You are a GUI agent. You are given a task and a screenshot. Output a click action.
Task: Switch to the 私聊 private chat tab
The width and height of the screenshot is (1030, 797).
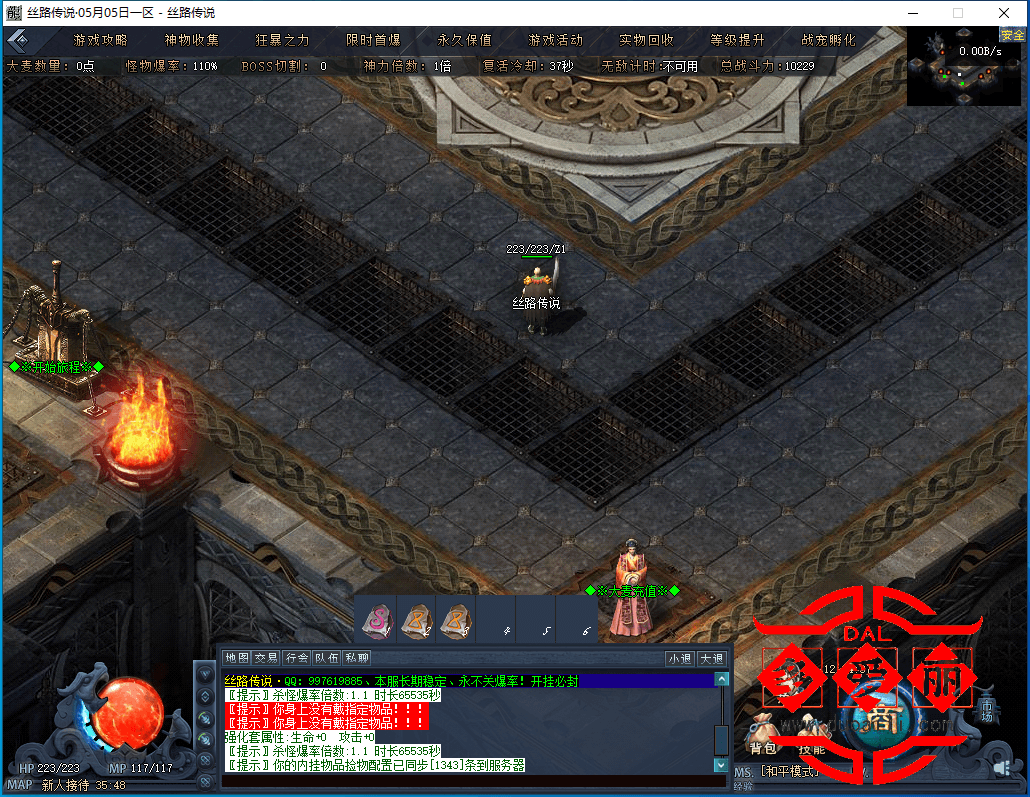[x=357, y=658]
